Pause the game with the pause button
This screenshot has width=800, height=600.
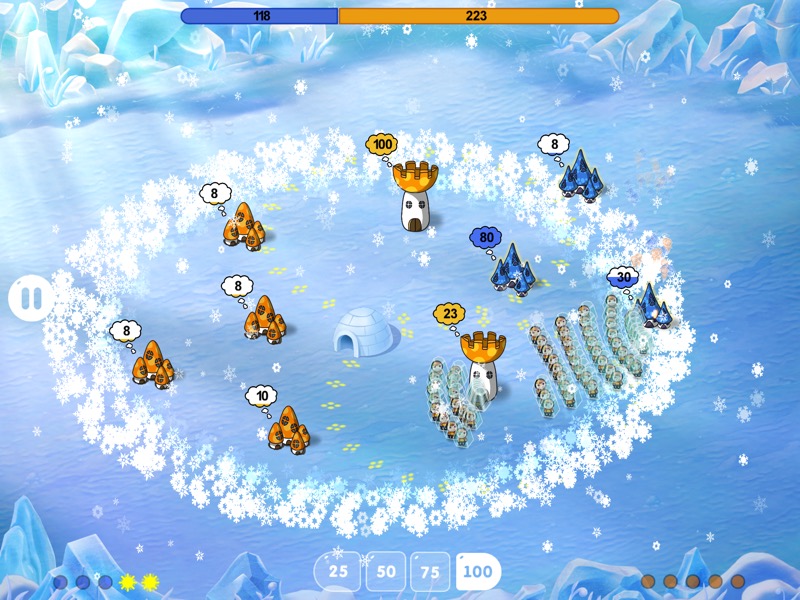[31, 298]
